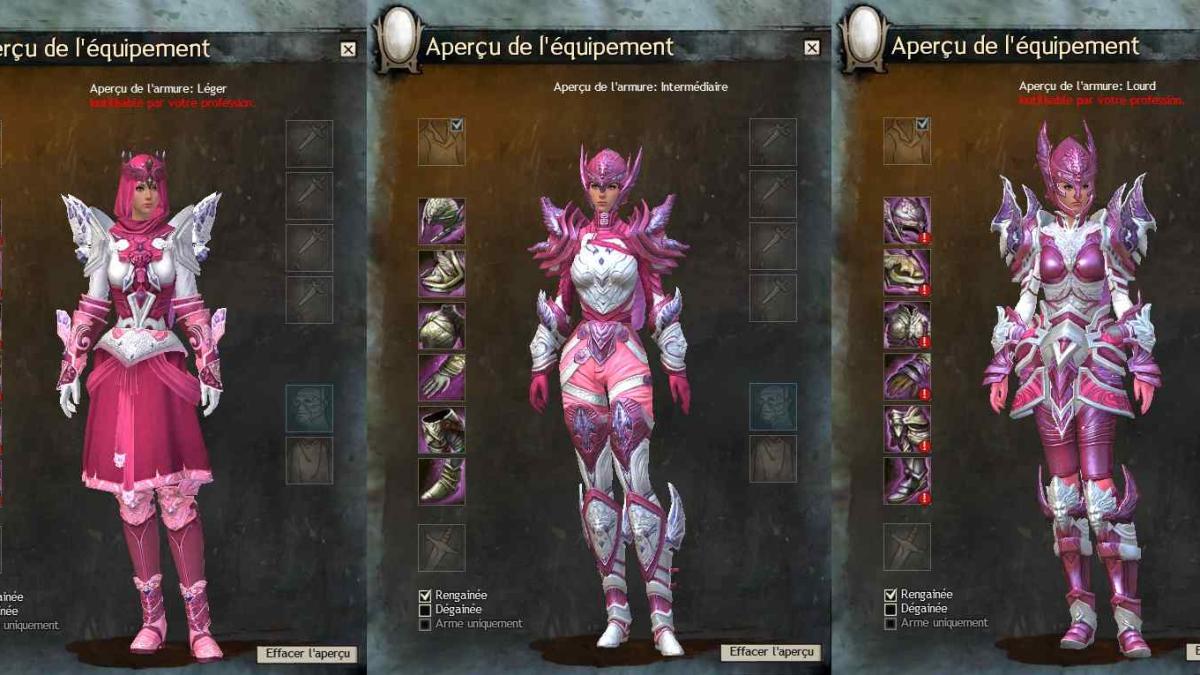Image resolution: width=1200 pixels, height=675 pixels.
Task: Select the leggings slot in the Lourd panel
Action: tap(906, 429)
